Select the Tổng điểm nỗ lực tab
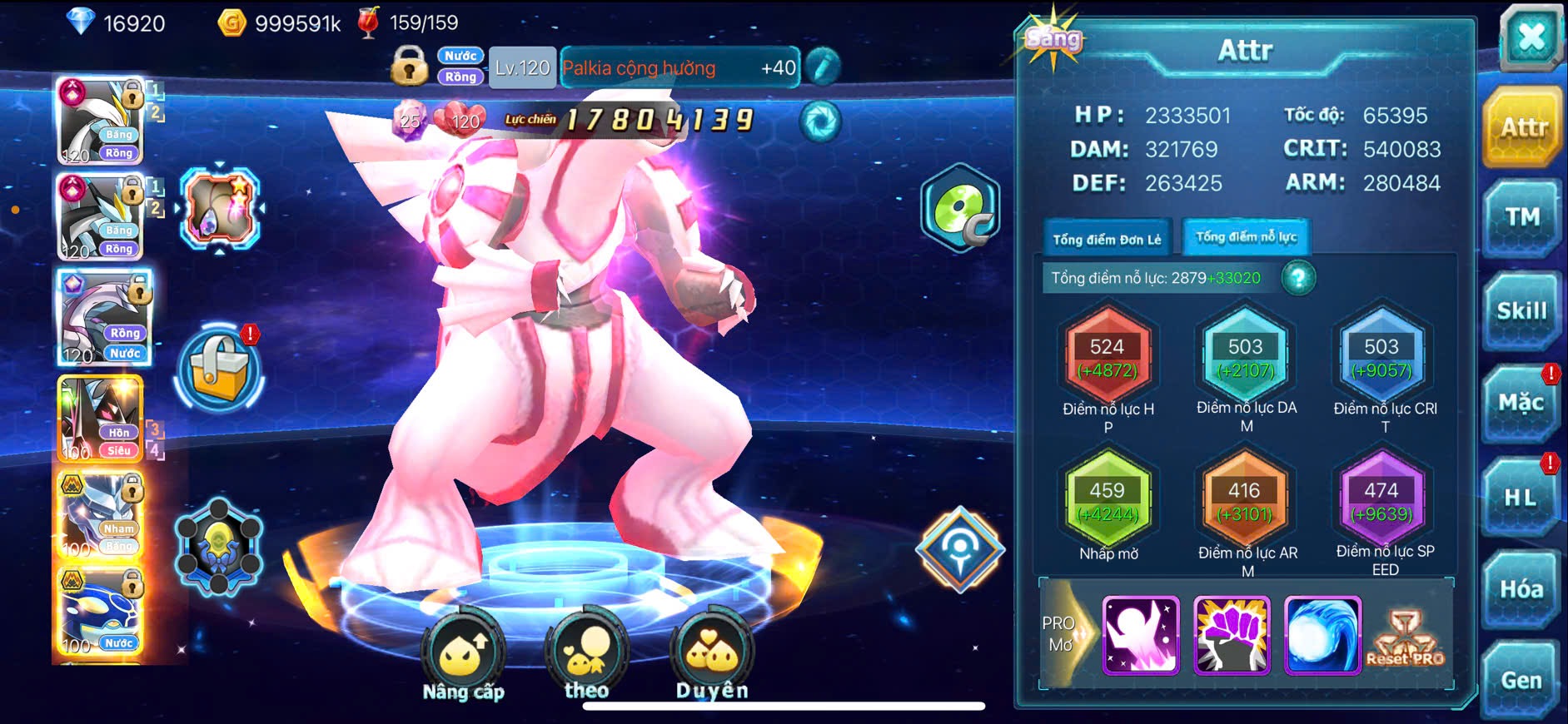This screenshot has height=724, width=1568. pyautogui.click(x=1246, y=238)
